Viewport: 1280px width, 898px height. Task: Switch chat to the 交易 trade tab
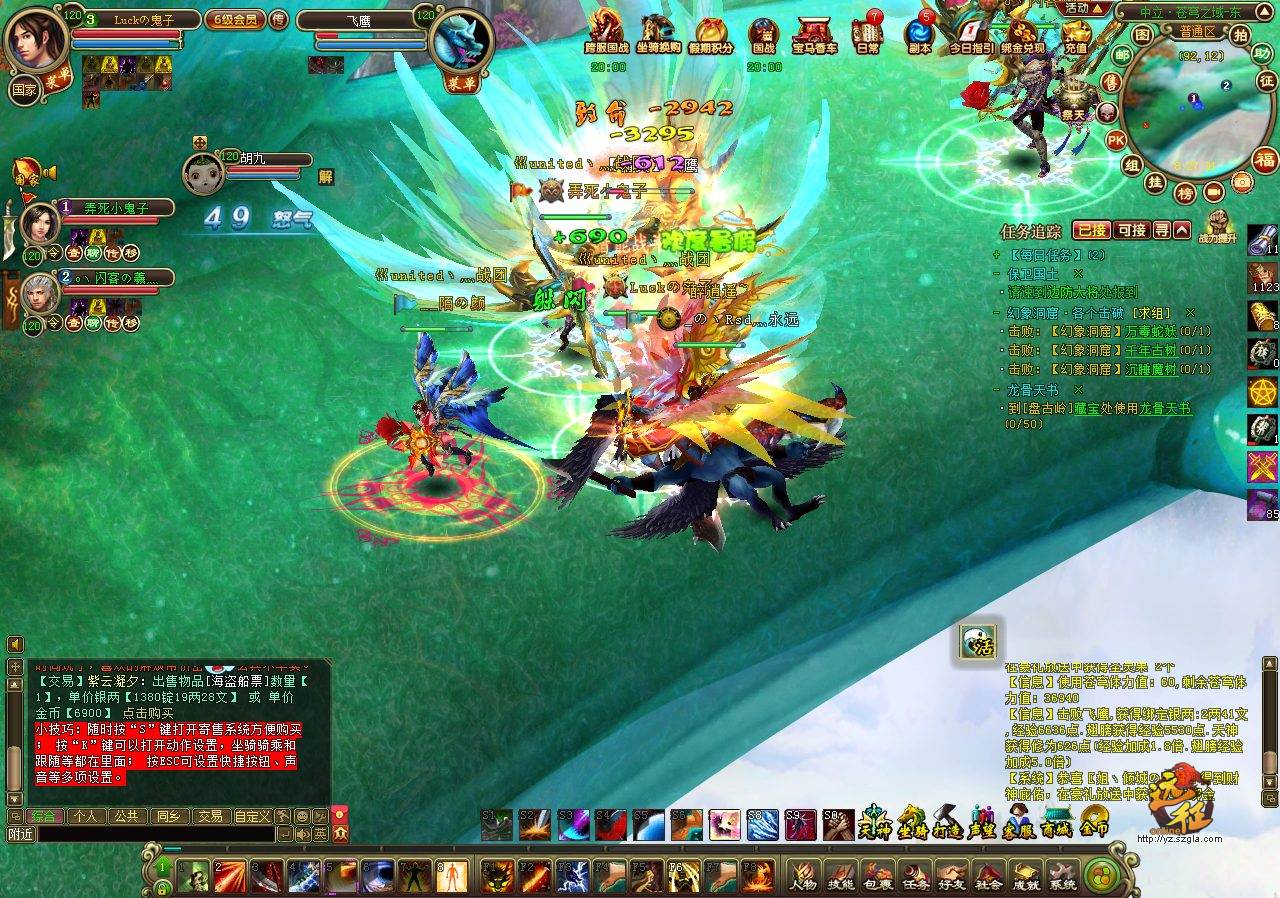(209, 816)
